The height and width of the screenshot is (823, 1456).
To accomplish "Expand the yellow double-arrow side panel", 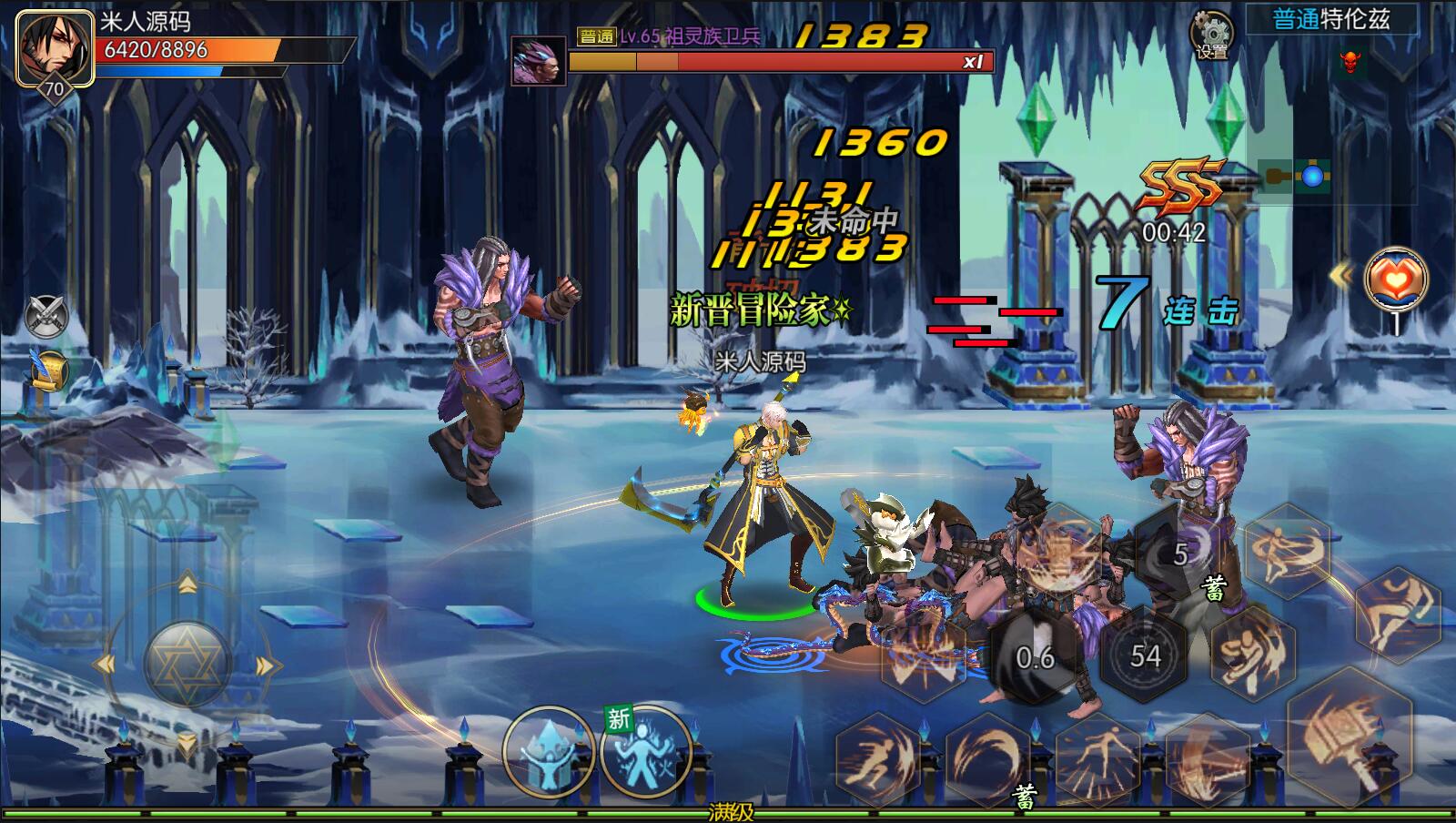I will (x=1341, y=275).
